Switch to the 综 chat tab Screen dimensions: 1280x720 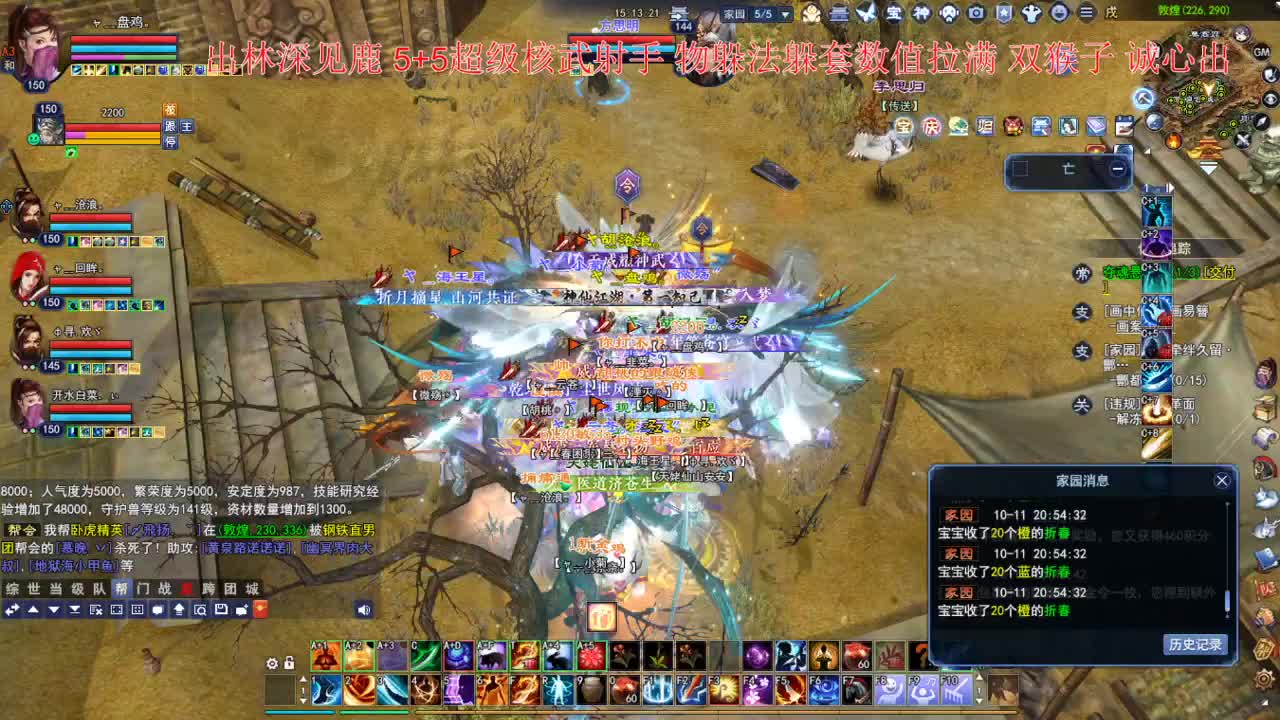click(10, 587)
